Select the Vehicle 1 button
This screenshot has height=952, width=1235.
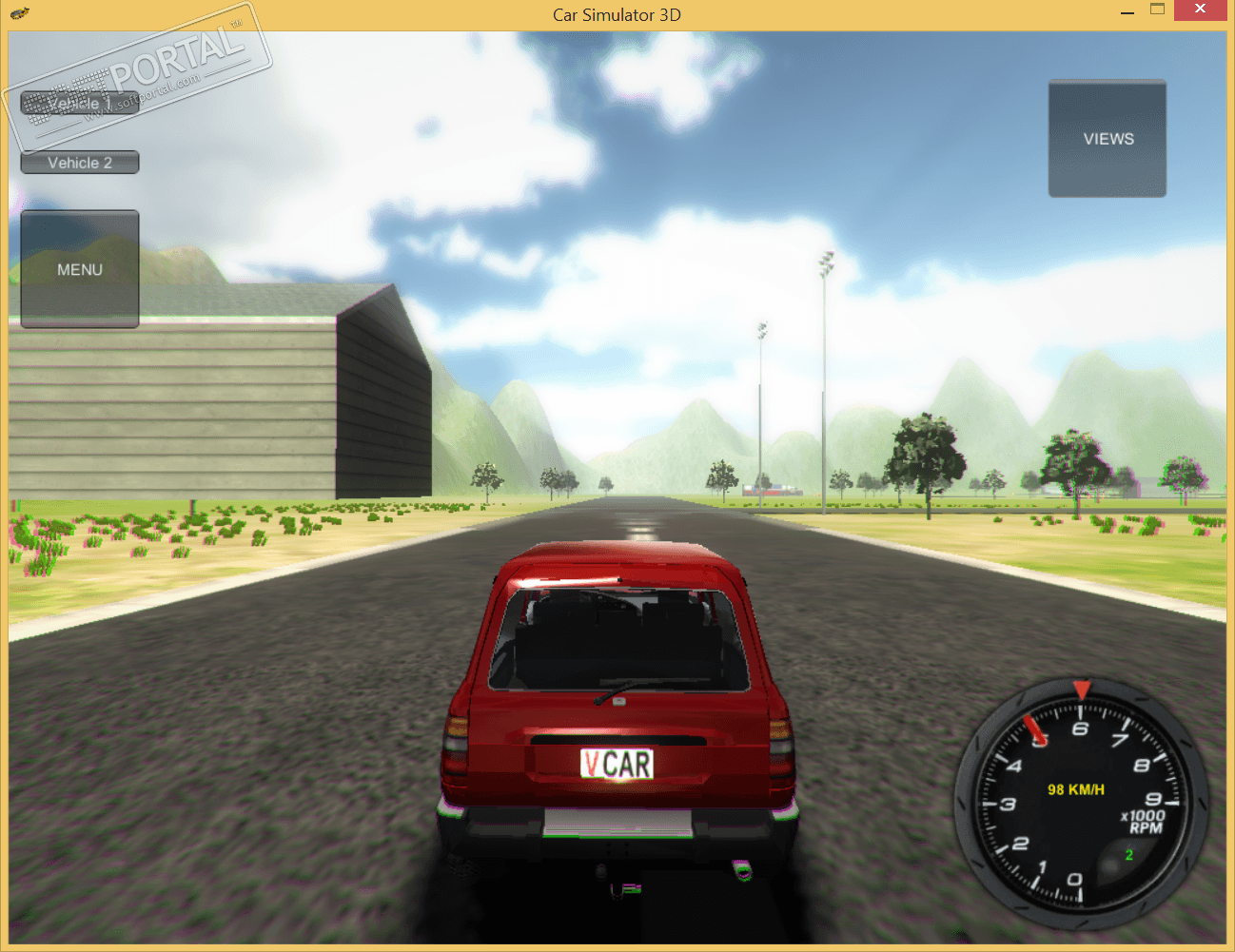tap(80, 103)
